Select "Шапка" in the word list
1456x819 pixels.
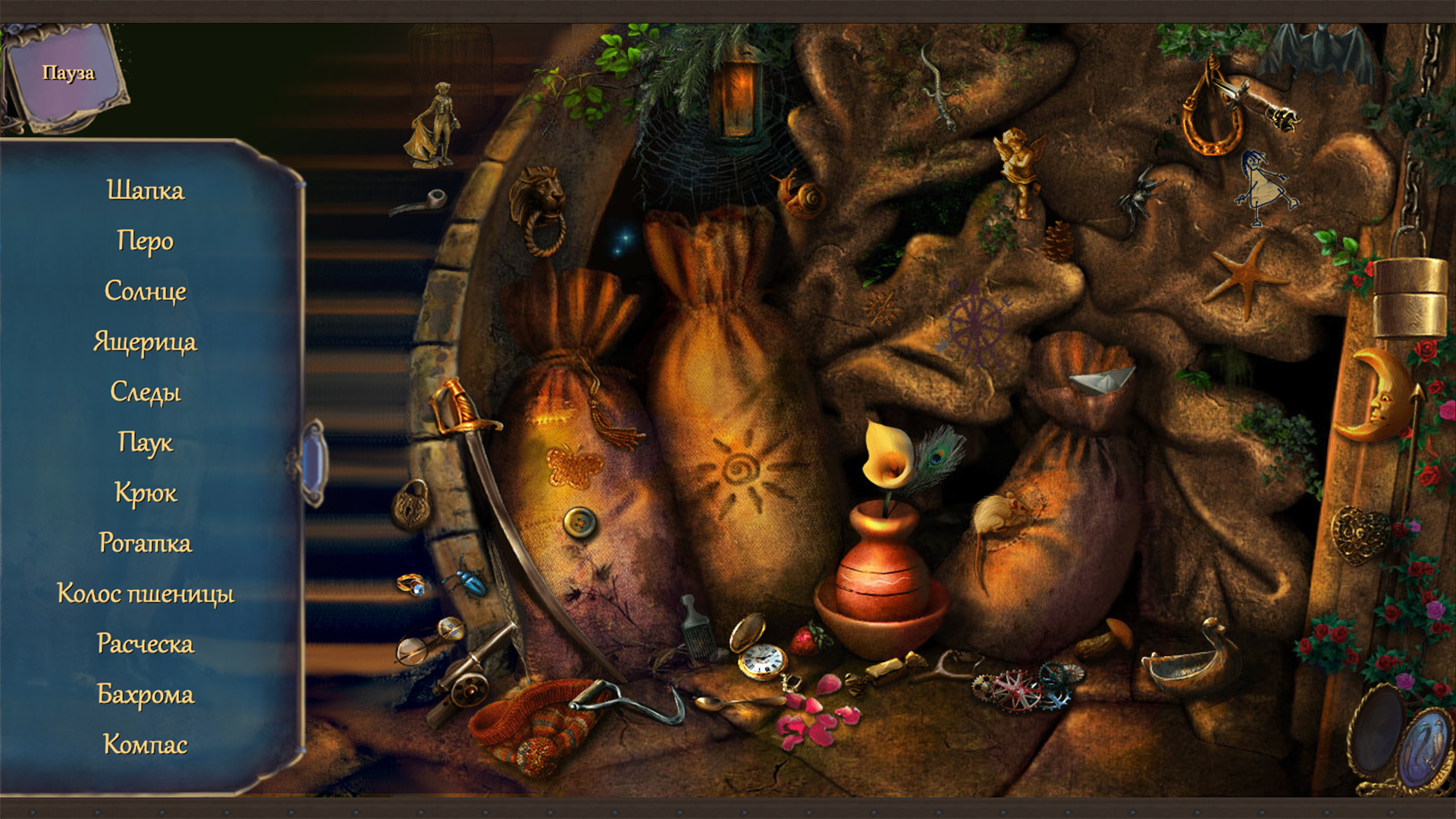(x=146, y=190)
